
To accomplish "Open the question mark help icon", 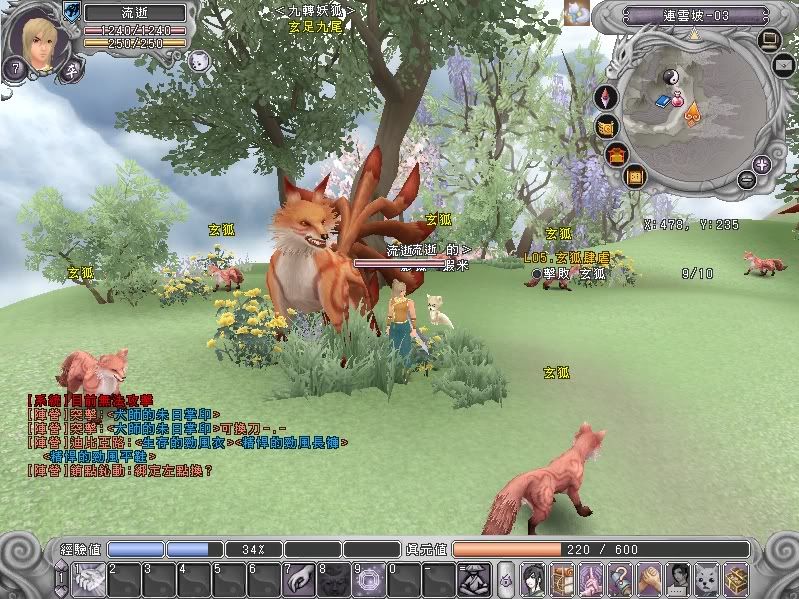I will [622, 578].
